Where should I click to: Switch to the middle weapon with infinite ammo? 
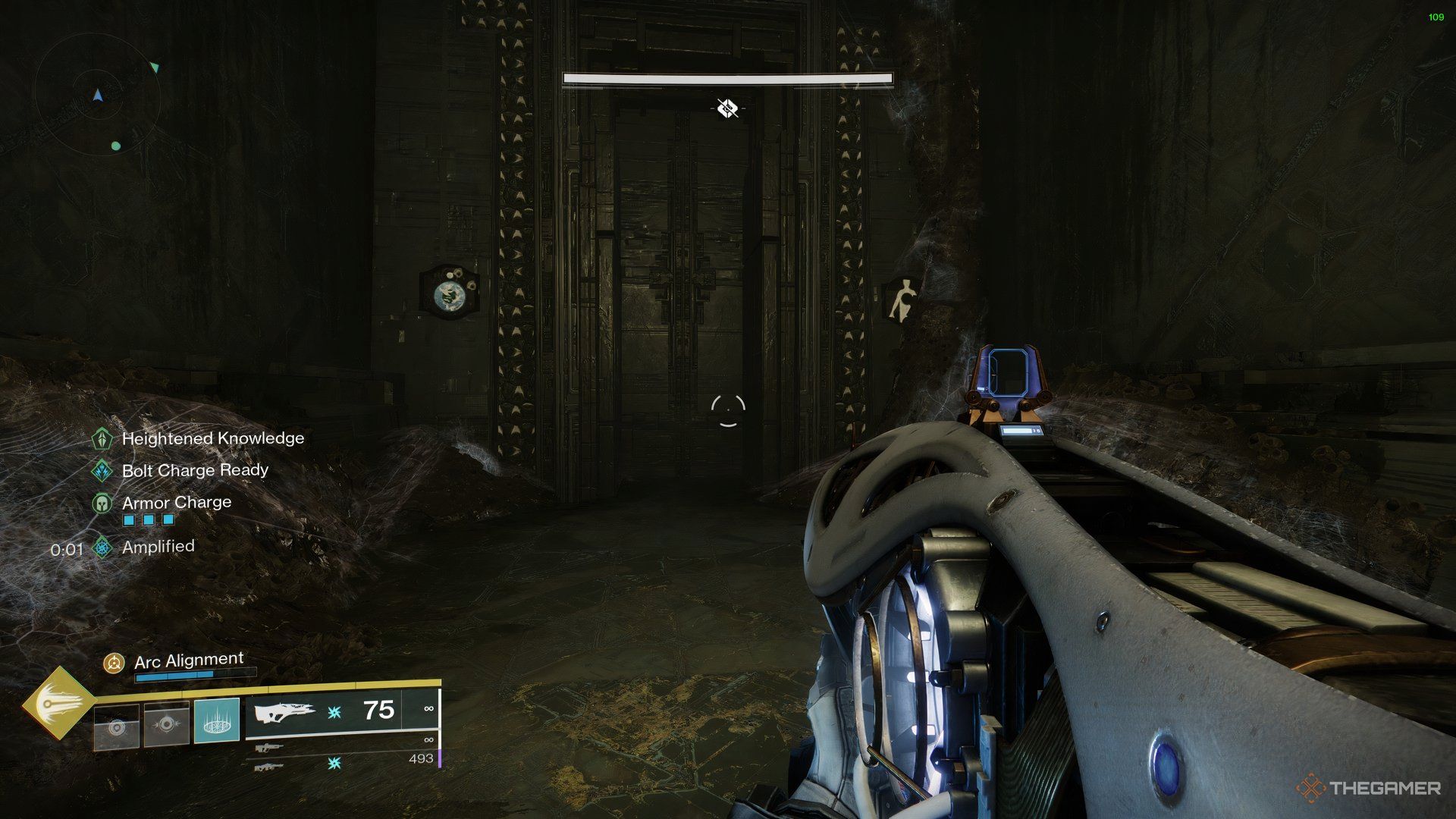(268, 748)
